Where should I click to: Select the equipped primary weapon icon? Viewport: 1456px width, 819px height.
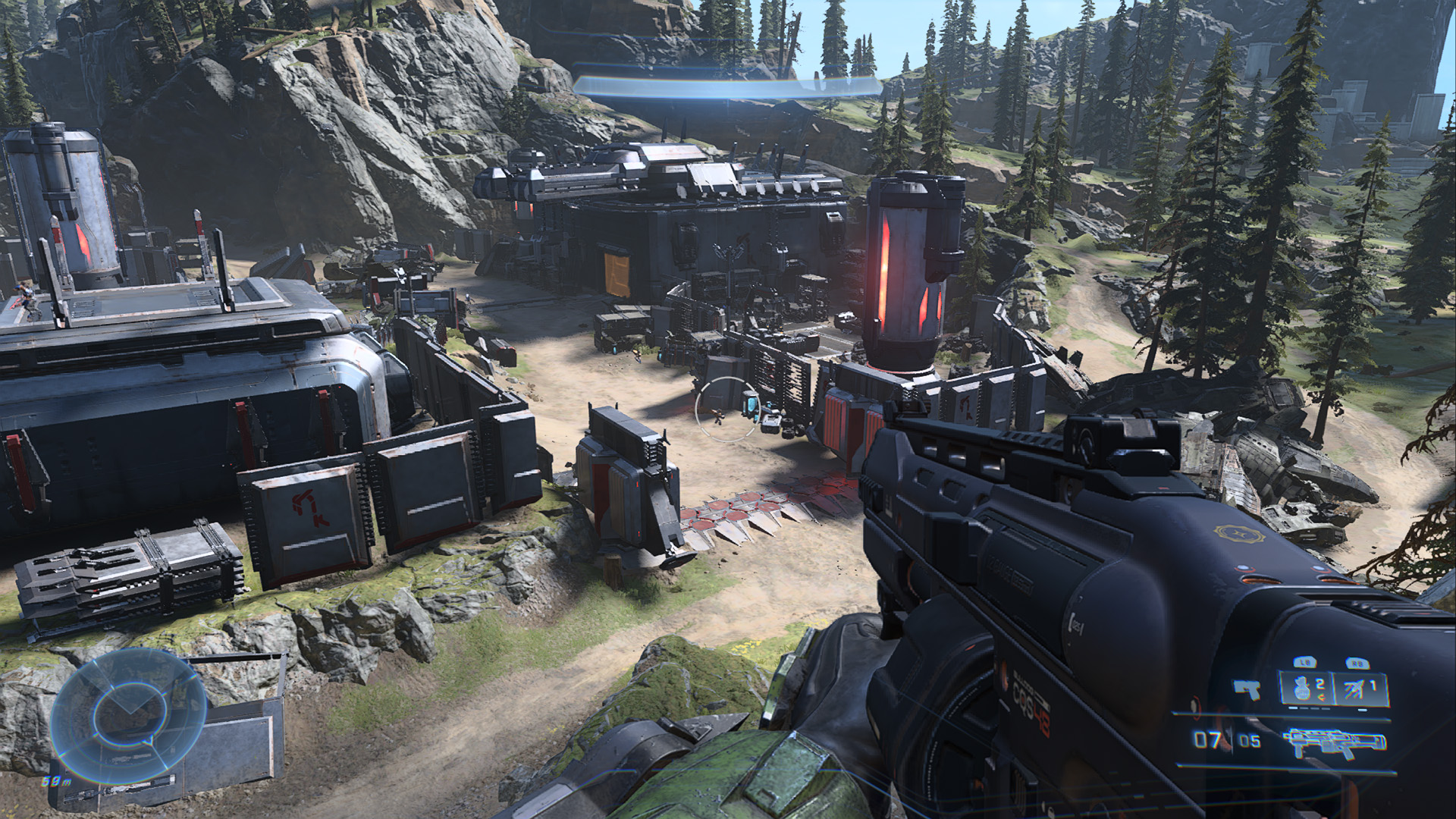(x=1335, y=740)
